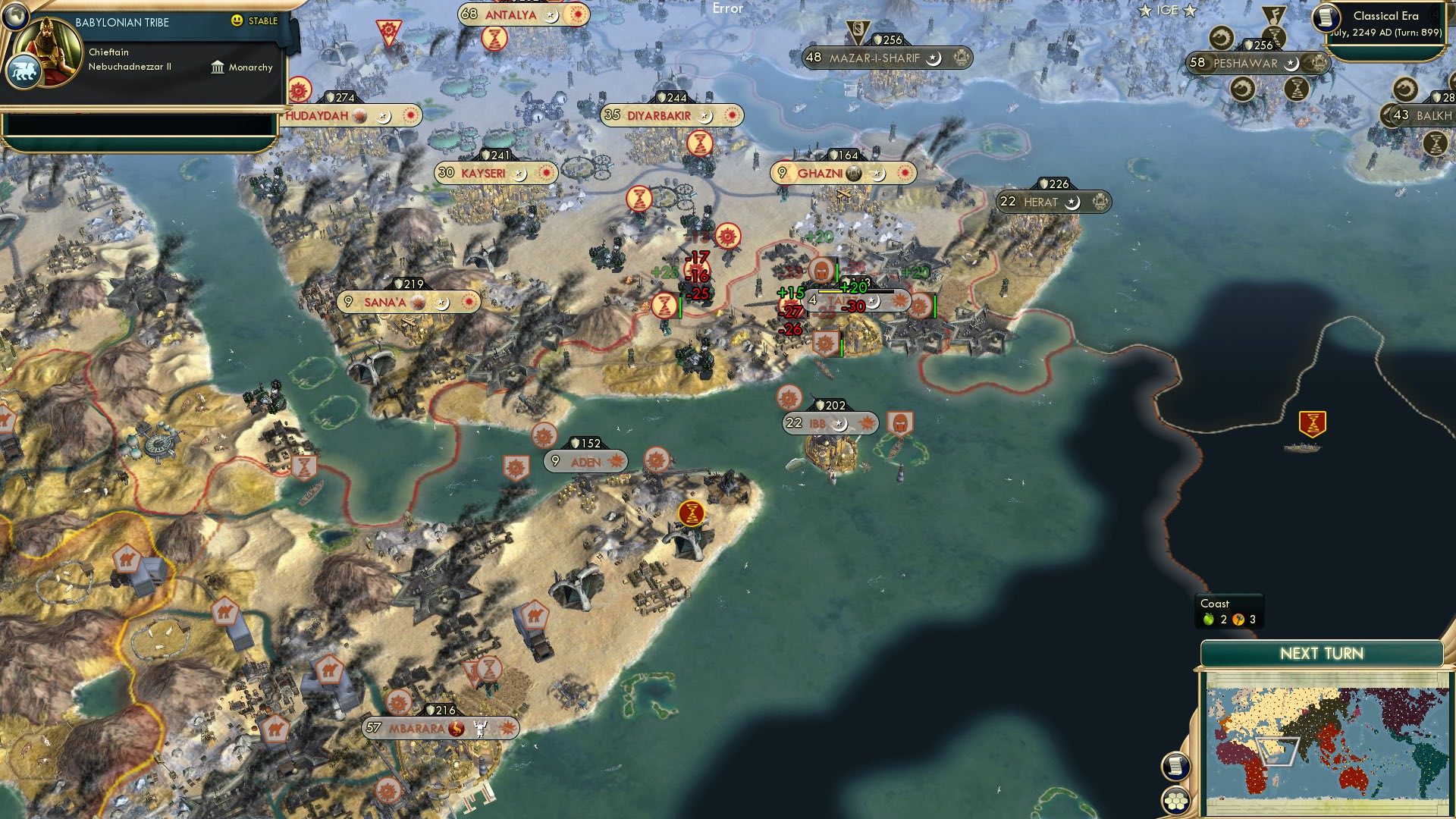
Task: Click Mbarara's red religion symbol on its banner
Action: coord(455,729)
